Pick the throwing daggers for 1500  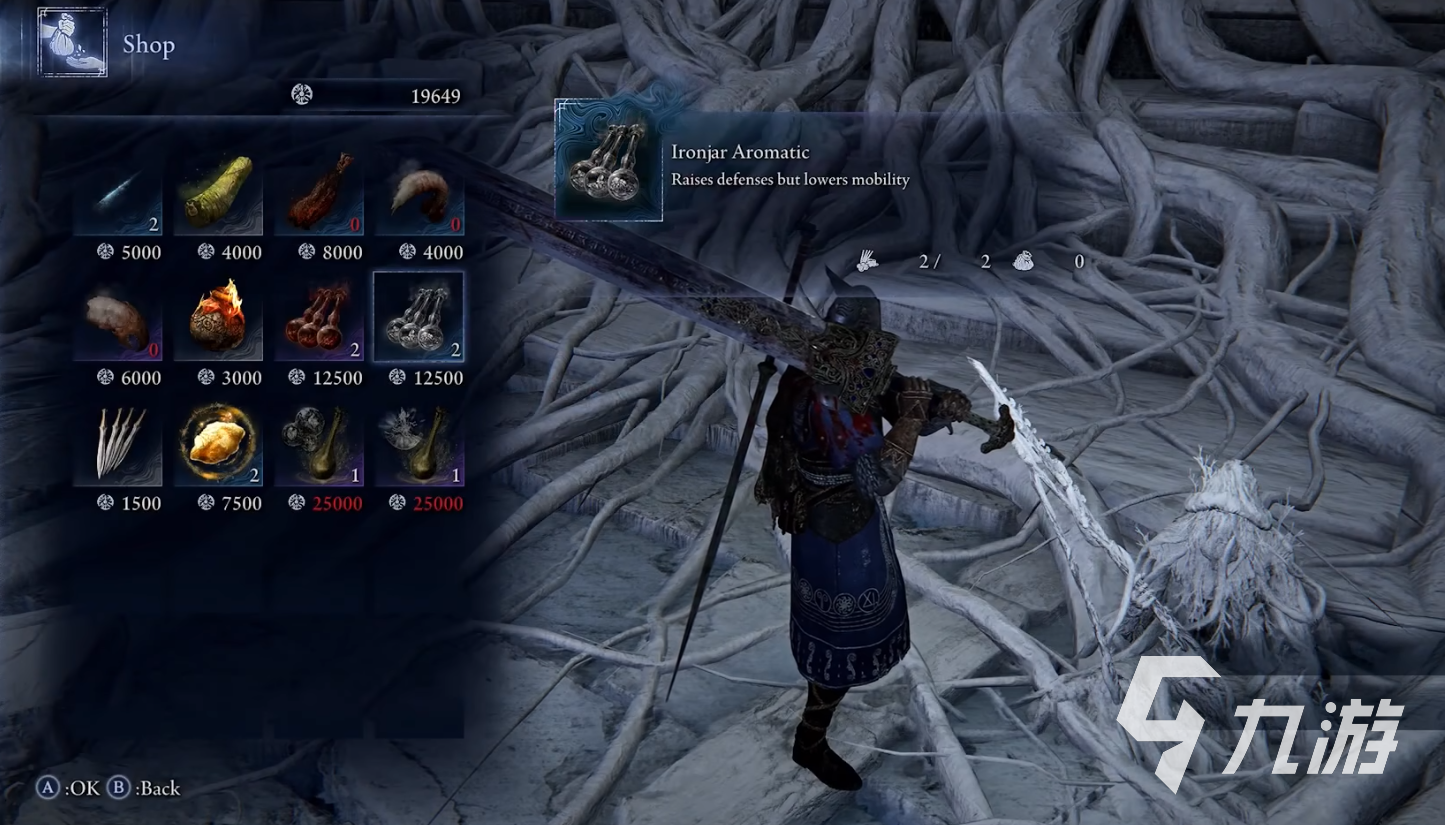click(x=118, y=443)
